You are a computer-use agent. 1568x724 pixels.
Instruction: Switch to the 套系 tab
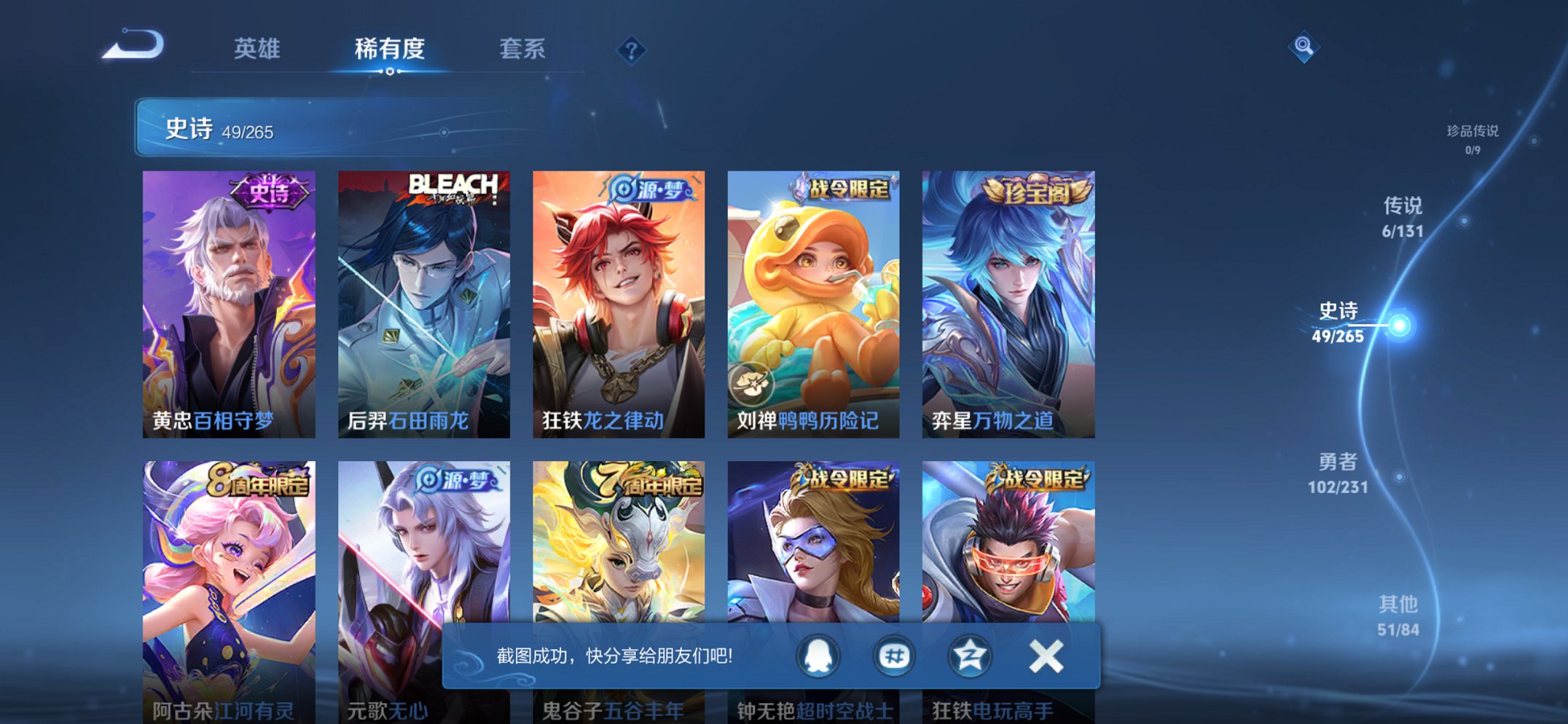pos(523,49)
